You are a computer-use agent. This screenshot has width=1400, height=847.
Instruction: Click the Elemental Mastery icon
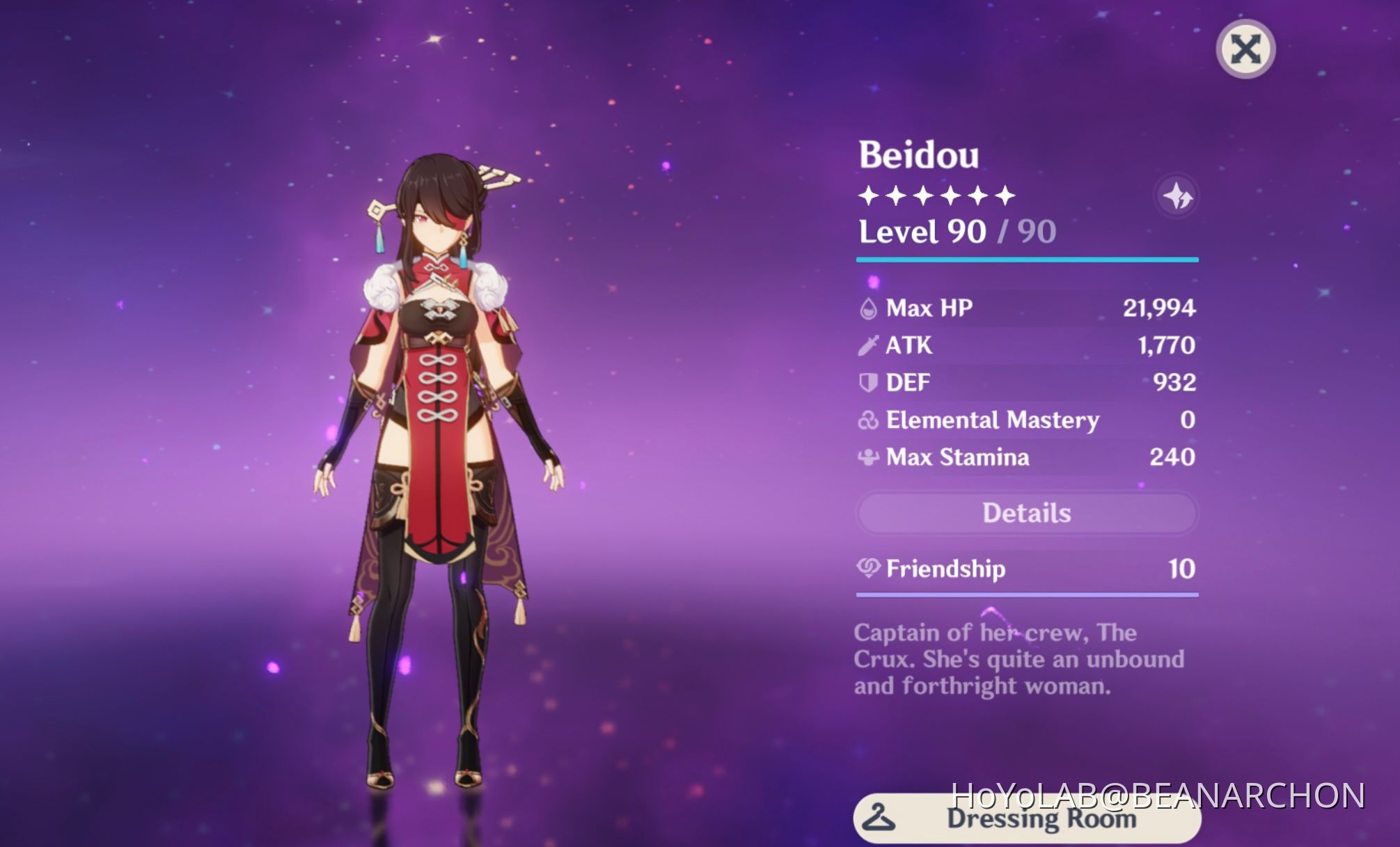tap(870, 420)
